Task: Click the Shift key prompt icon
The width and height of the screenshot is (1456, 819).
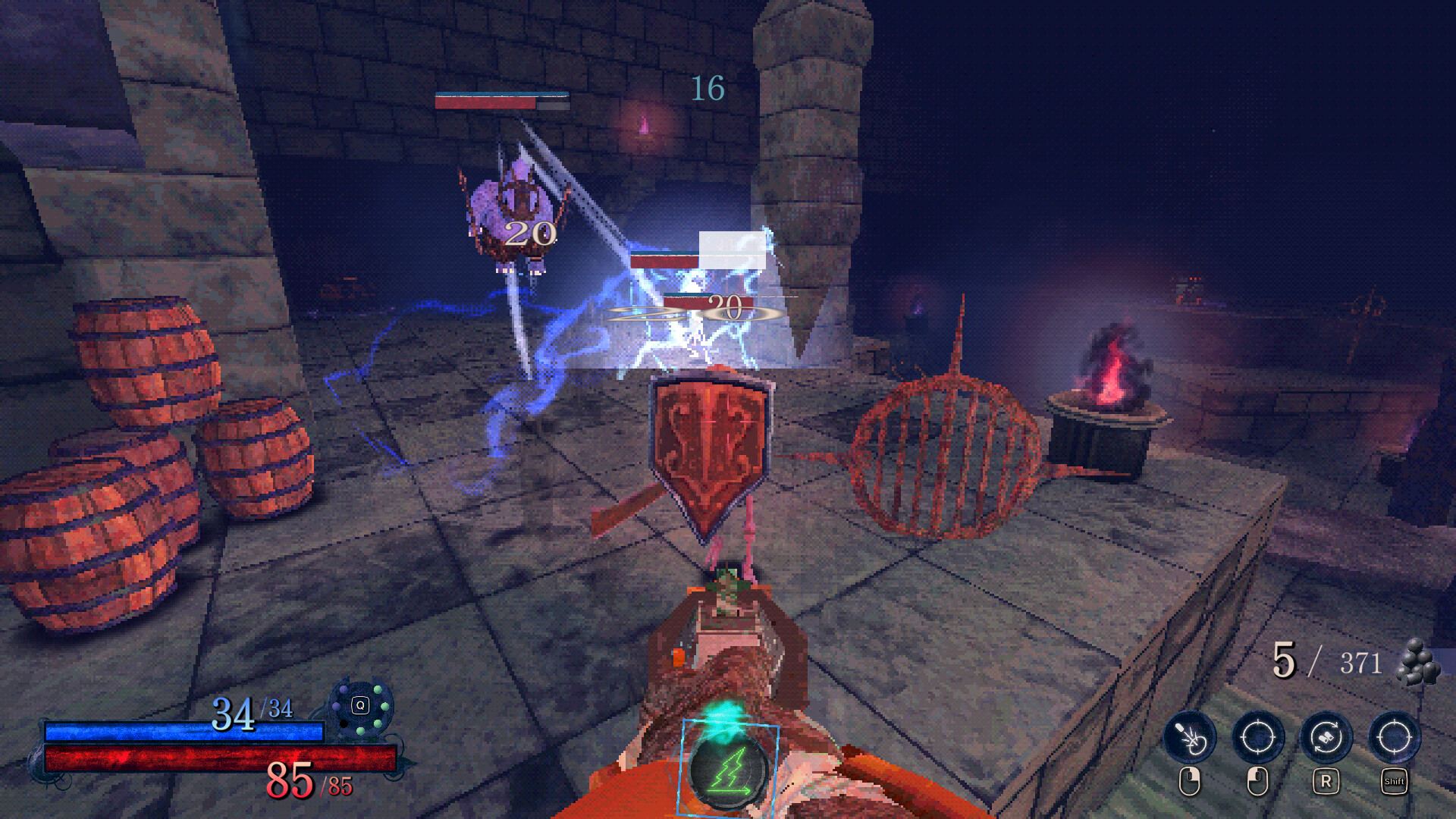Action: [1395, 781]
